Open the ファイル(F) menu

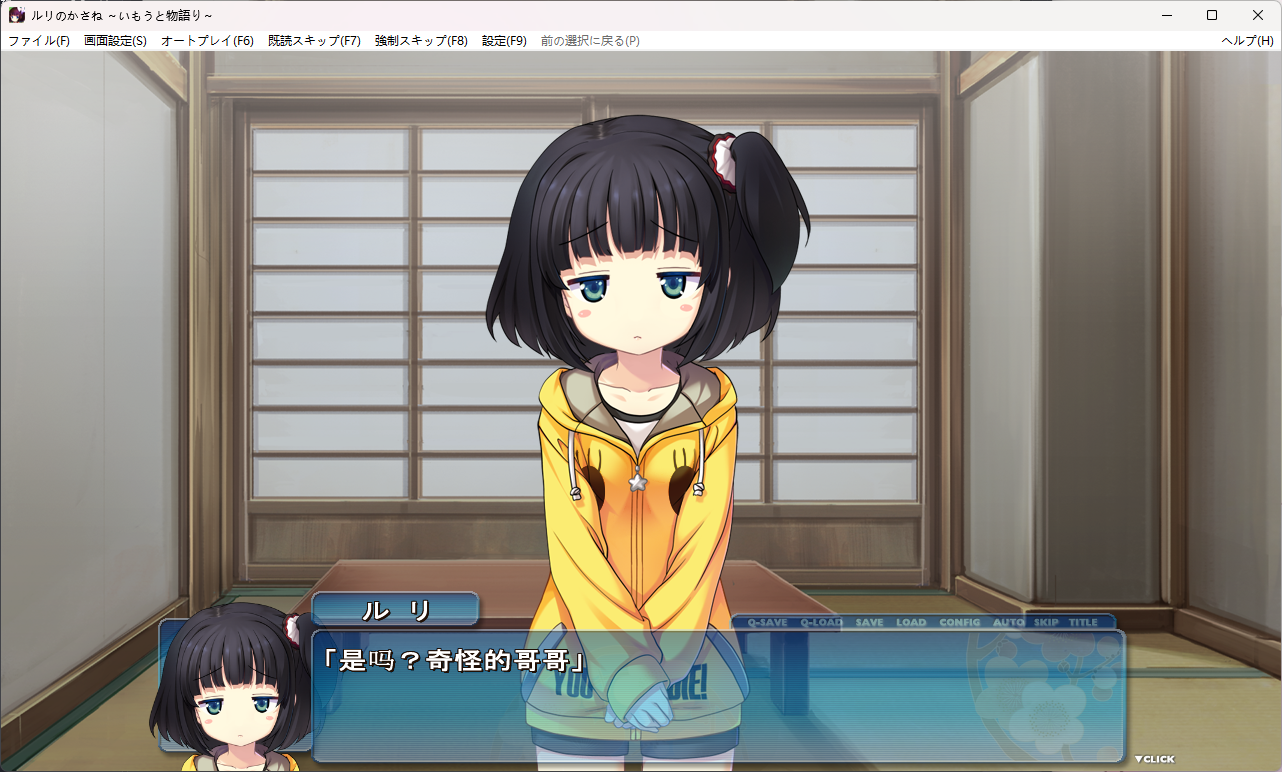[x=39, y=41]
